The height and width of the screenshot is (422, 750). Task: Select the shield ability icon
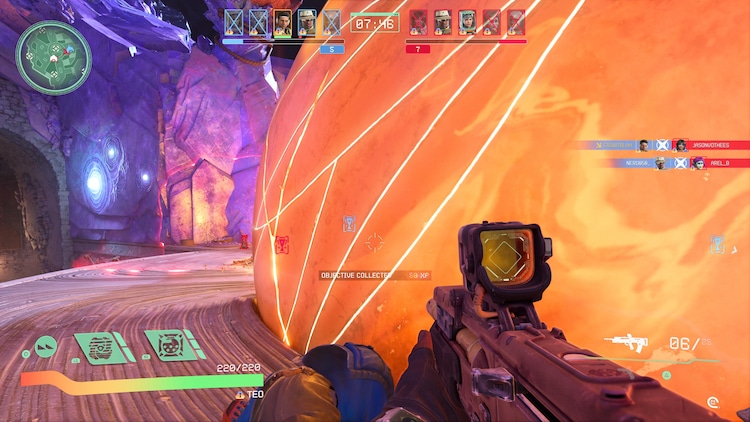[103, 346]
